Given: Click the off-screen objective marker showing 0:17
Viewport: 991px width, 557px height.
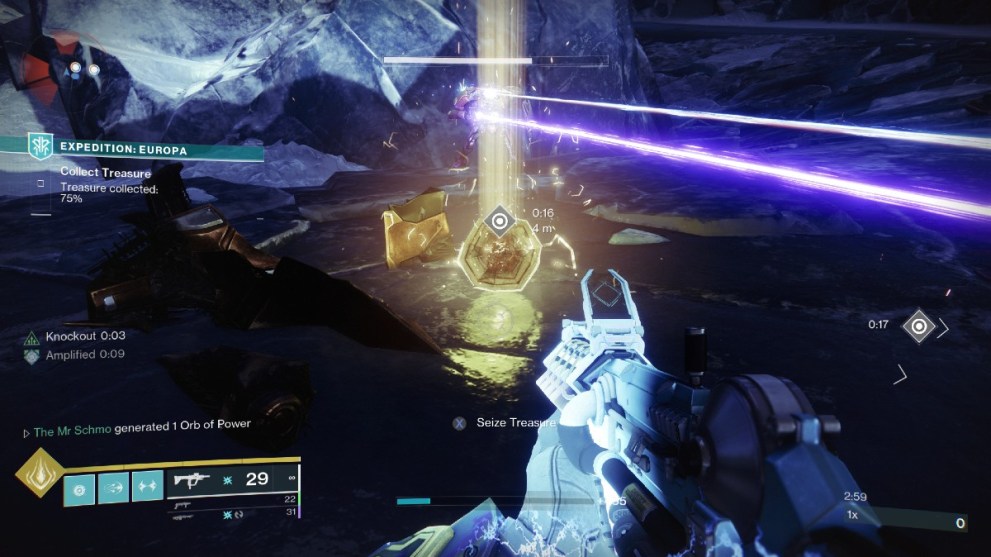Looking at the screenshot, I should click(x=918, y=326).
